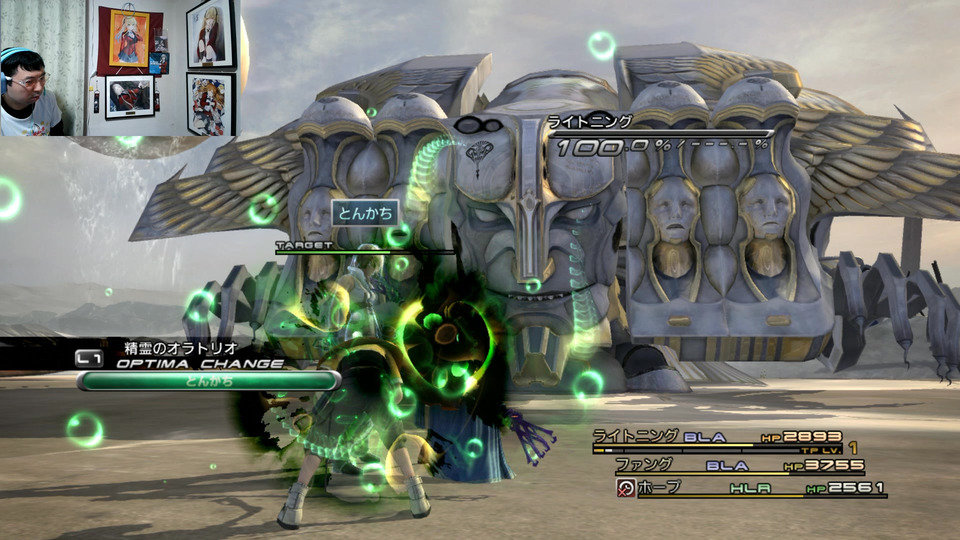960x540 pixels.
Task: Pick Hope's HLR row in the party list
Action: click(762, 489)
